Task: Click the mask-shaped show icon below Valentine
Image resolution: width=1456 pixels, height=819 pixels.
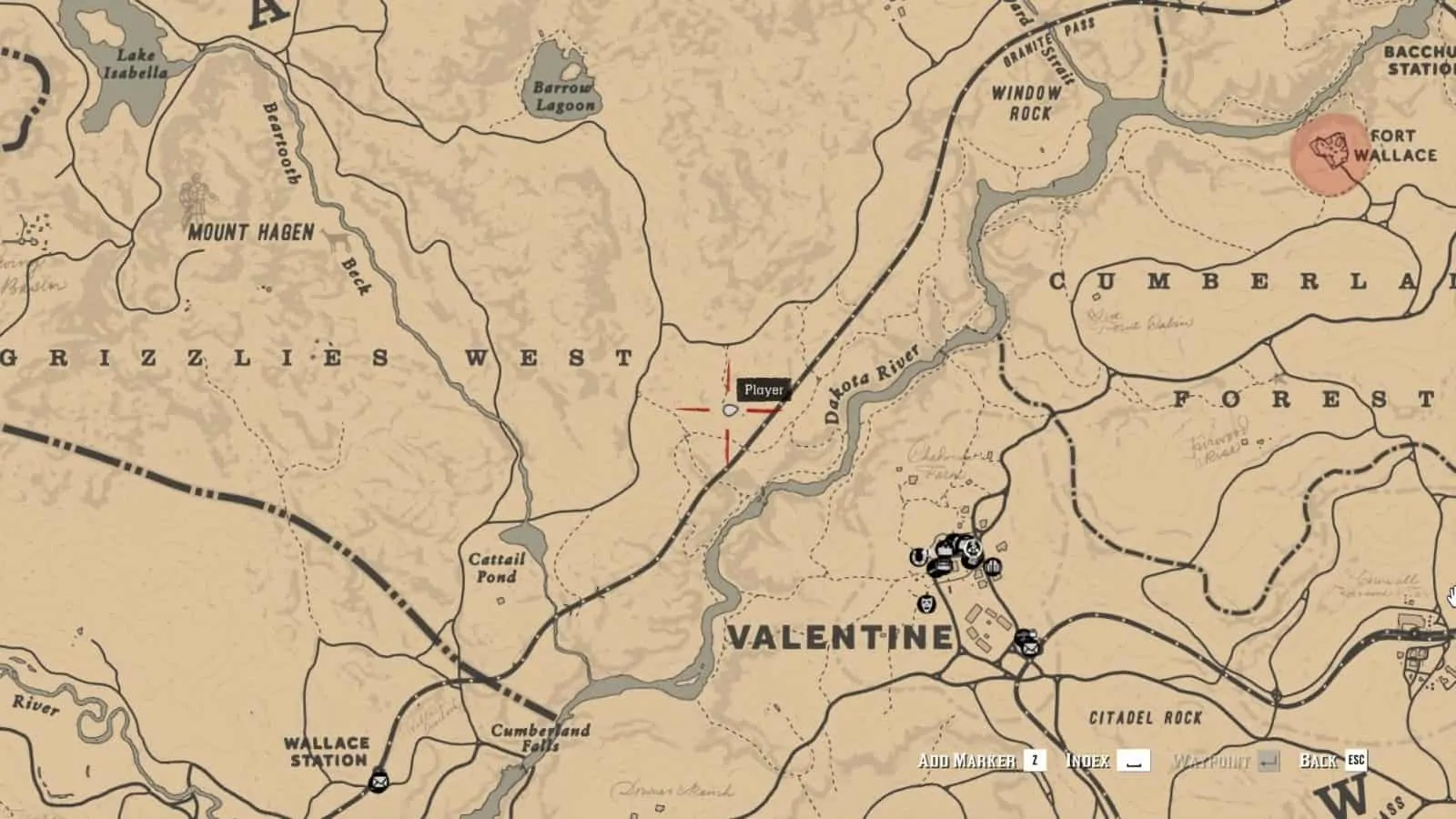Action: pyautogui.click(x=926, y=603)
